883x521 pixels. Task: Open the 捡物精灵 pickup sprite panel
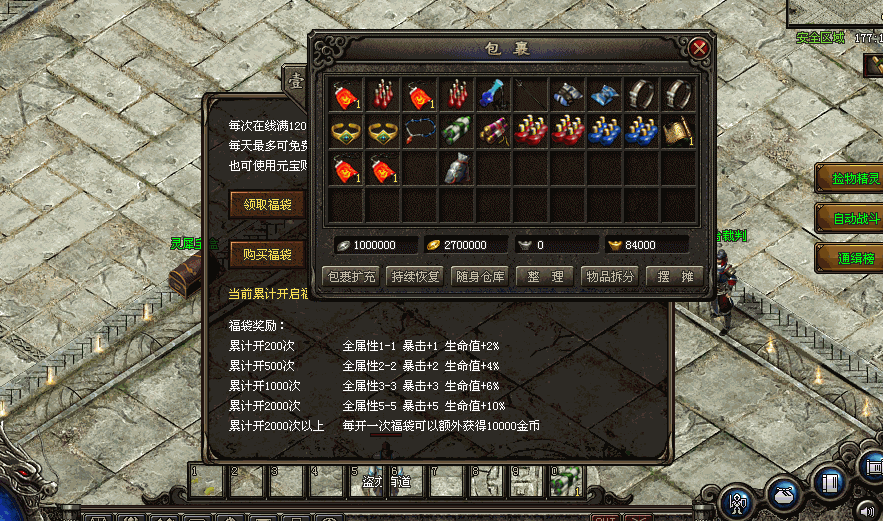coord(849,179)
